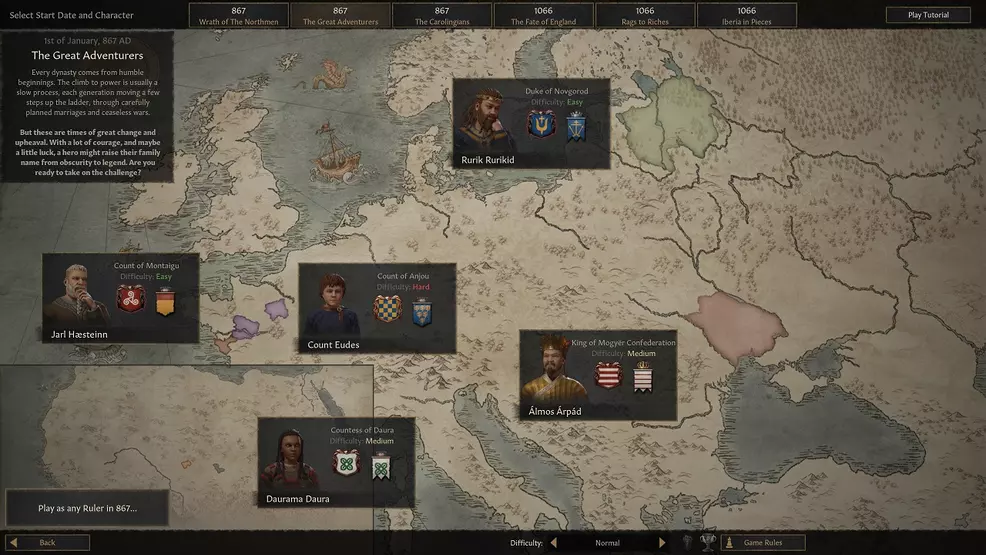Choose the Rags to Riches bookmark
The width and height of the screenshot is (986, 555).
coord(645,16)
